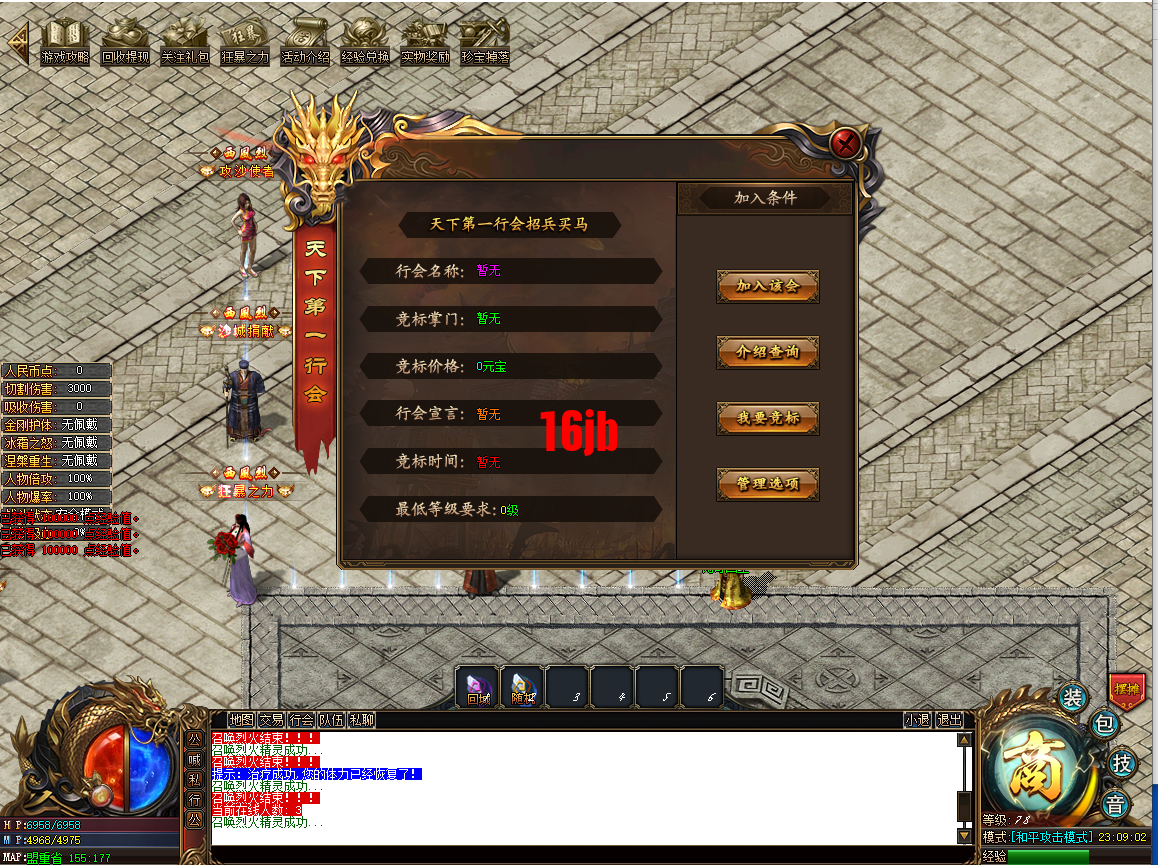This screenshot has width=1158, height=865.
Task: Click the 退出 exit button
Action: [948, 719]
